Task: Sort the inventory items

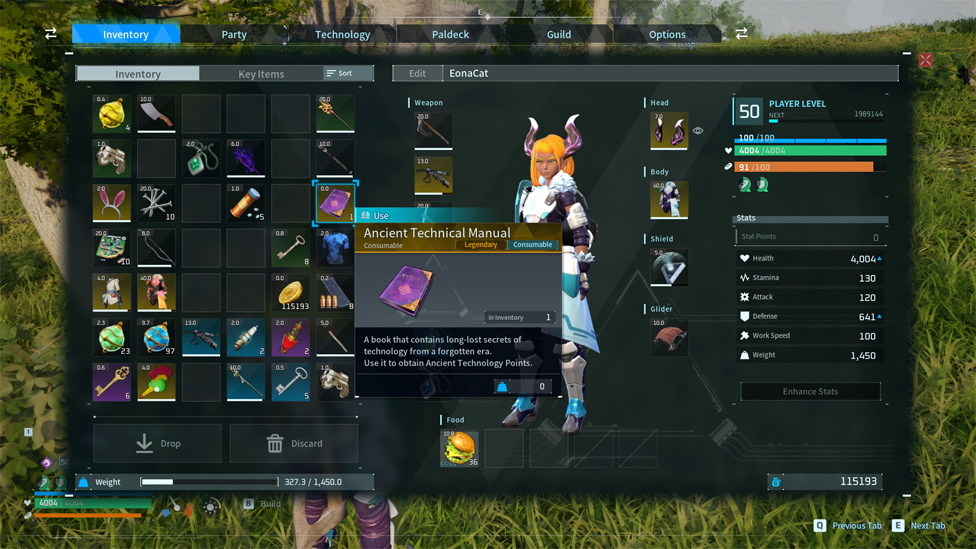Action: coord(340,73)
